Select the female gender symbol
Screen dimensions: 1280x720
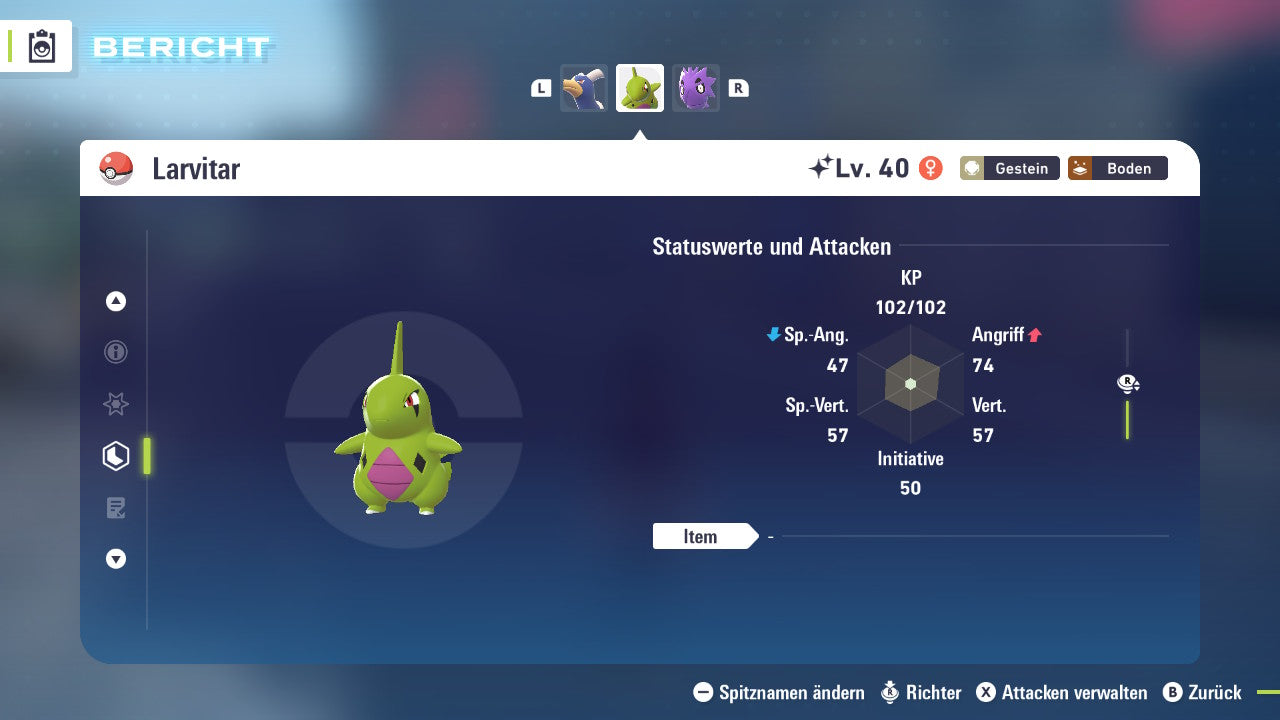(928, 168)
